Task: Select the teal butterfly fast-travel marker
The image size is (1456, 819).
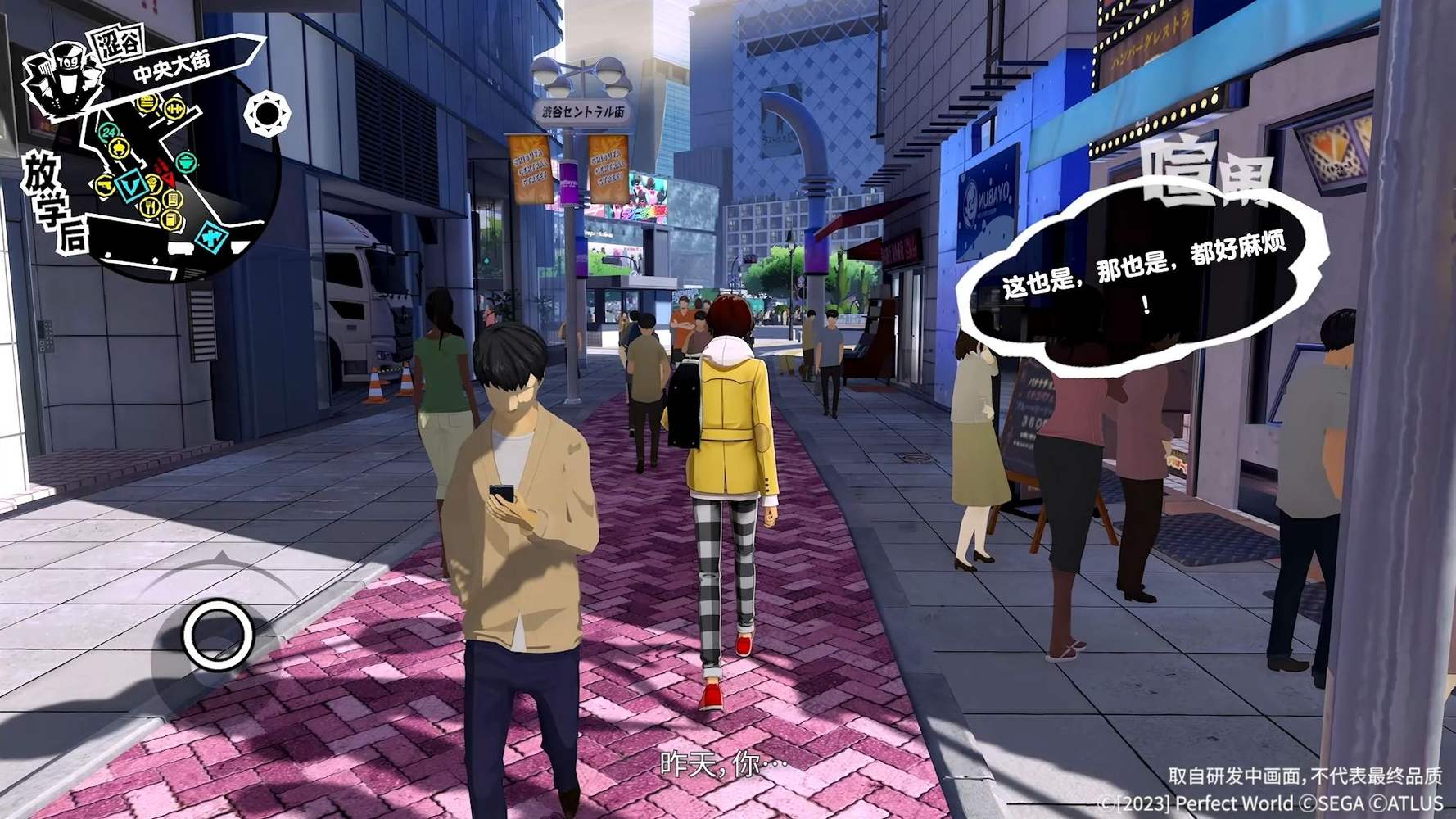Action: point(211,238)
